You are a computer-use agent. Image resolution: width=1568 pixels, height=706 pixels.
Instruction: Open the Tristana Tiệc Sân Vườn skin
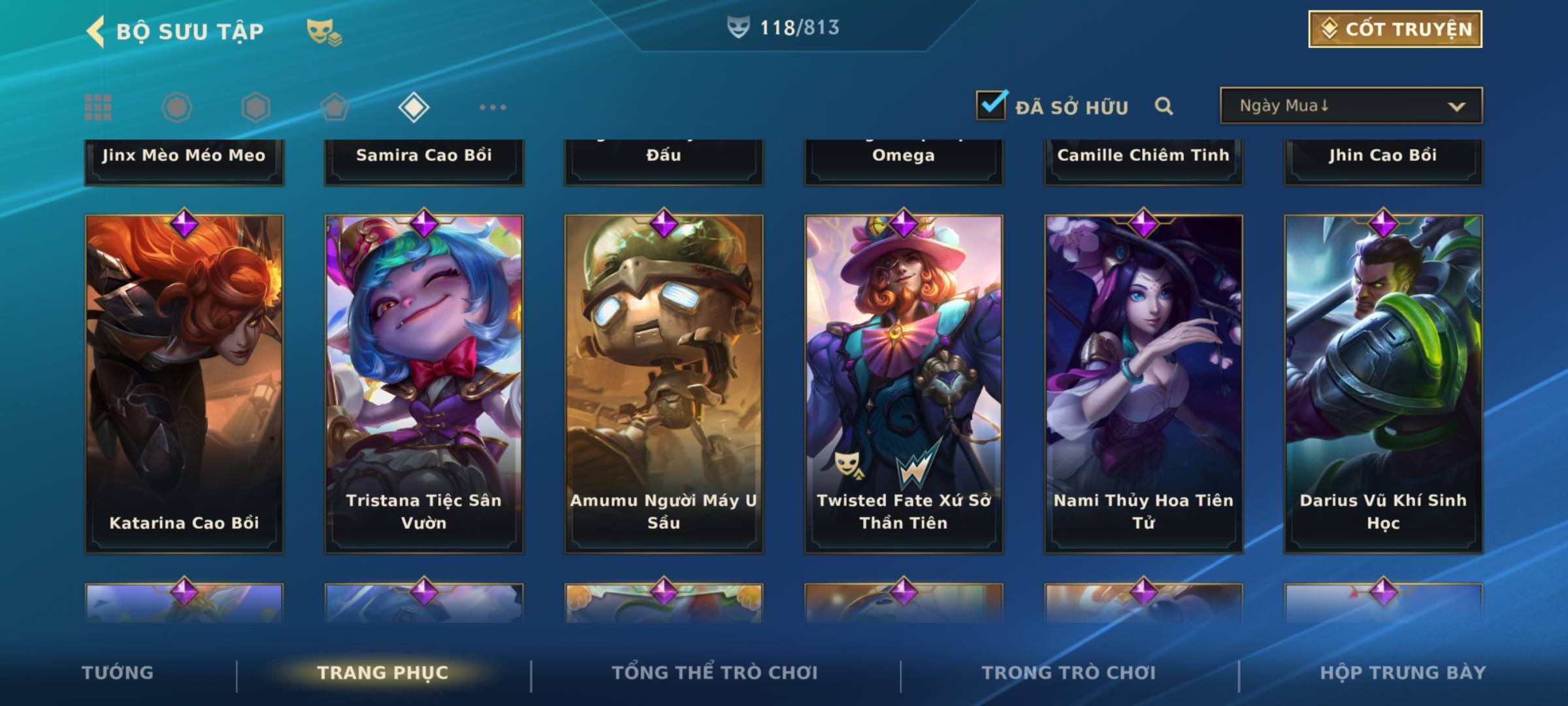click(424, 384)
